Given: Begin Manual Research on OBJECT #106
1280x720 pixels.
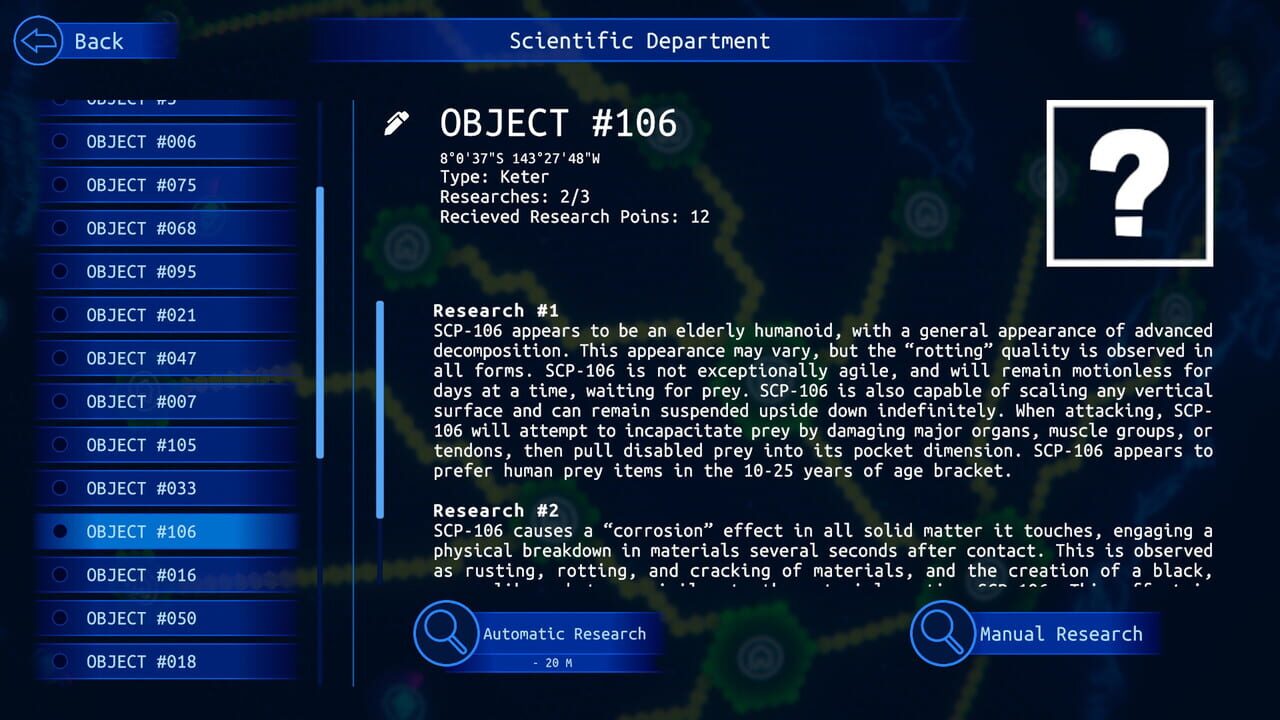Looking at the screenshot, I should 1063,634.
